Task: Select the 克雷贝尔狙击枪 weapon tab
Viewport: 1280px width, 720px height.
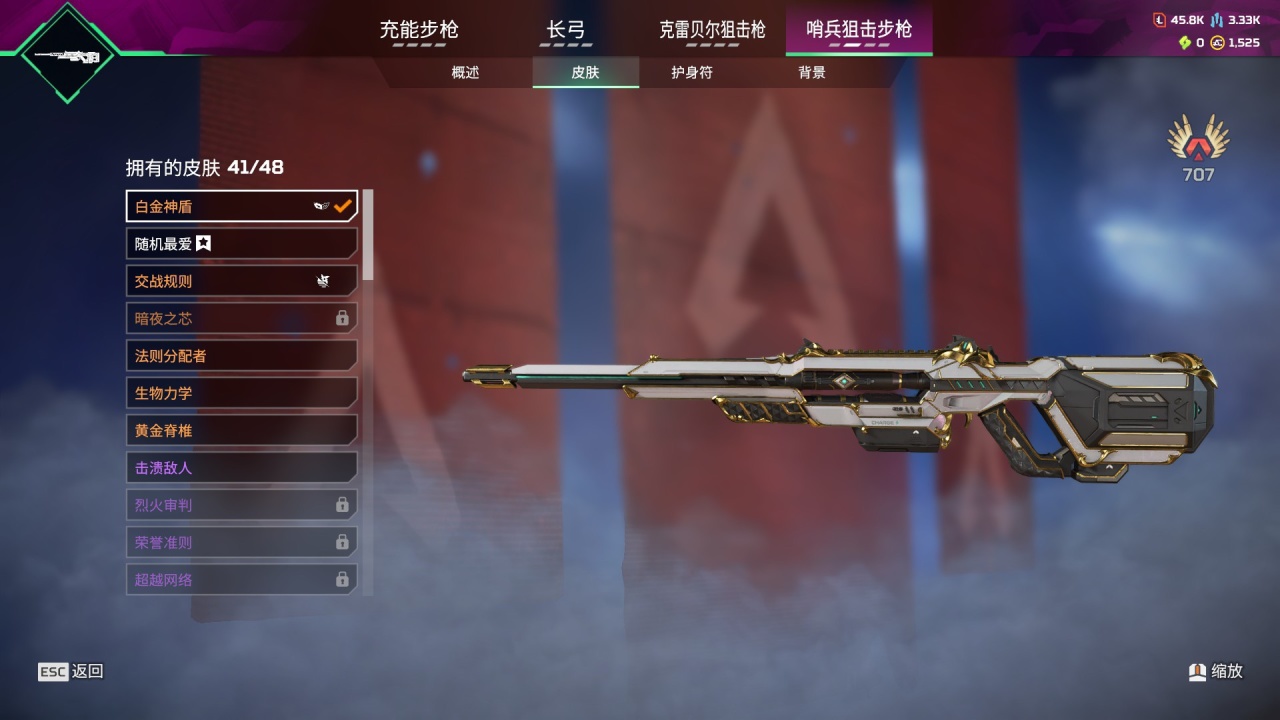Action: coord(712,30)
